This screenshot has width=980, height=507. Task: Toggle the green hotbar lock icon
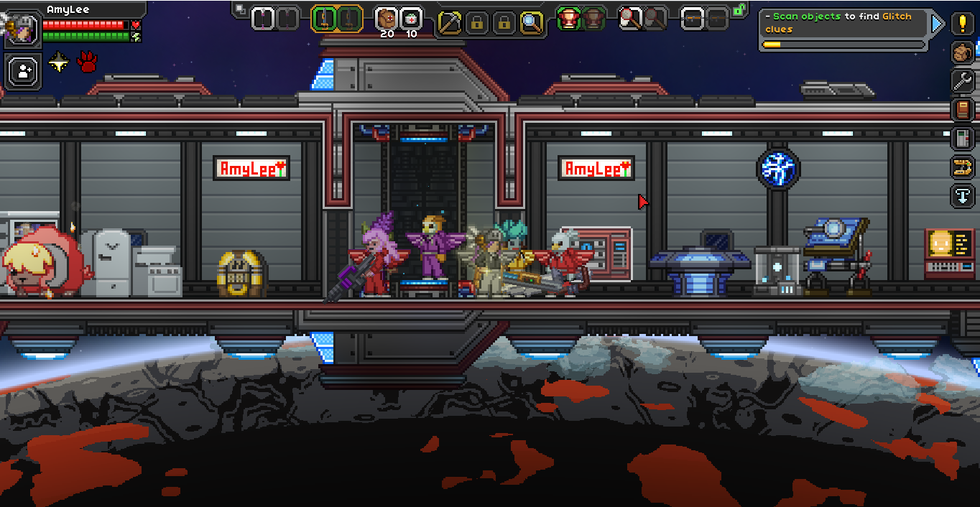[x=739, y=9]
